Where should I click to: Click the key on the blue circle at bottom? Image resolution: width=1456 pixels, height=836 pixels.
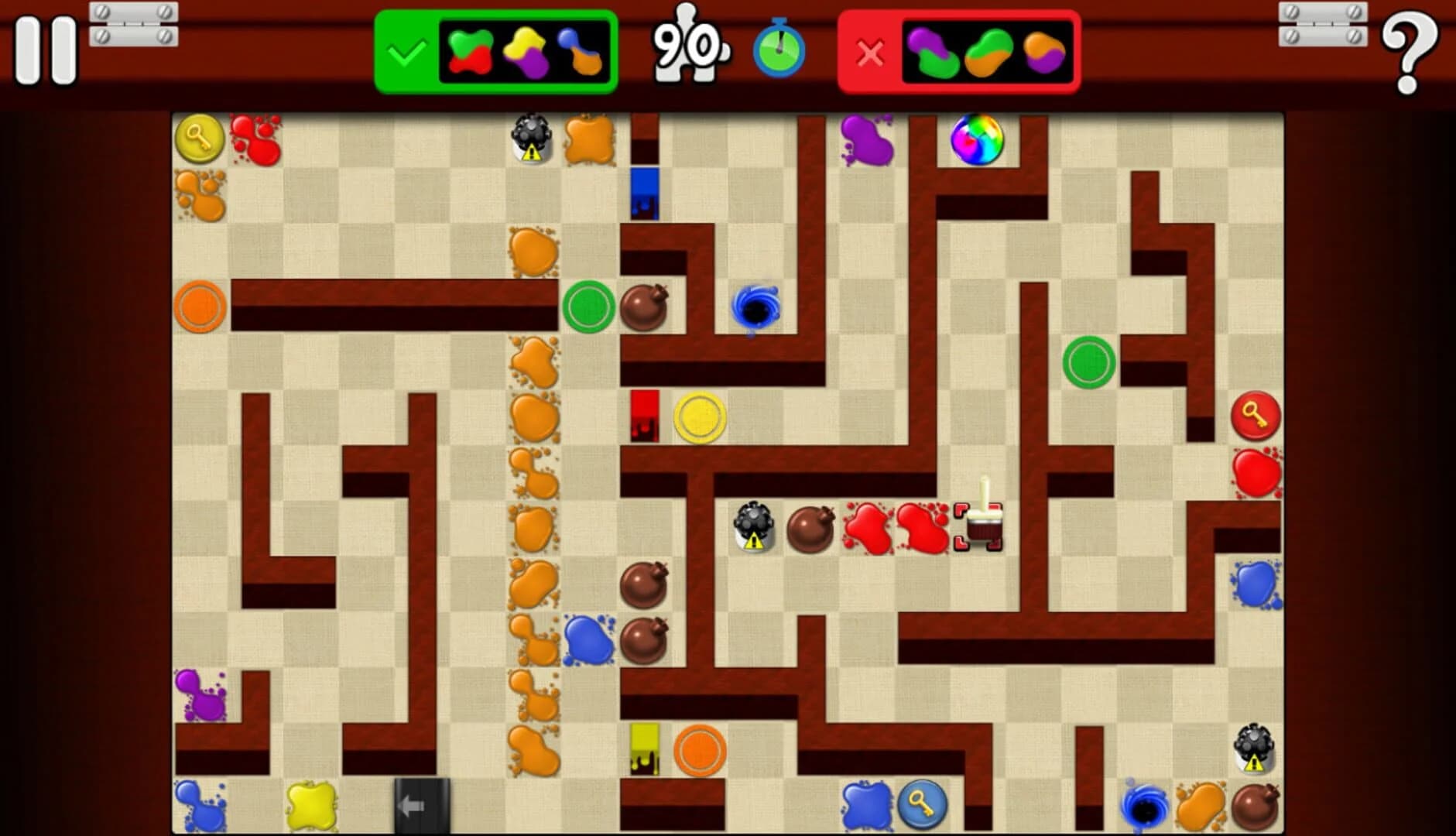[x=921, y=806]
